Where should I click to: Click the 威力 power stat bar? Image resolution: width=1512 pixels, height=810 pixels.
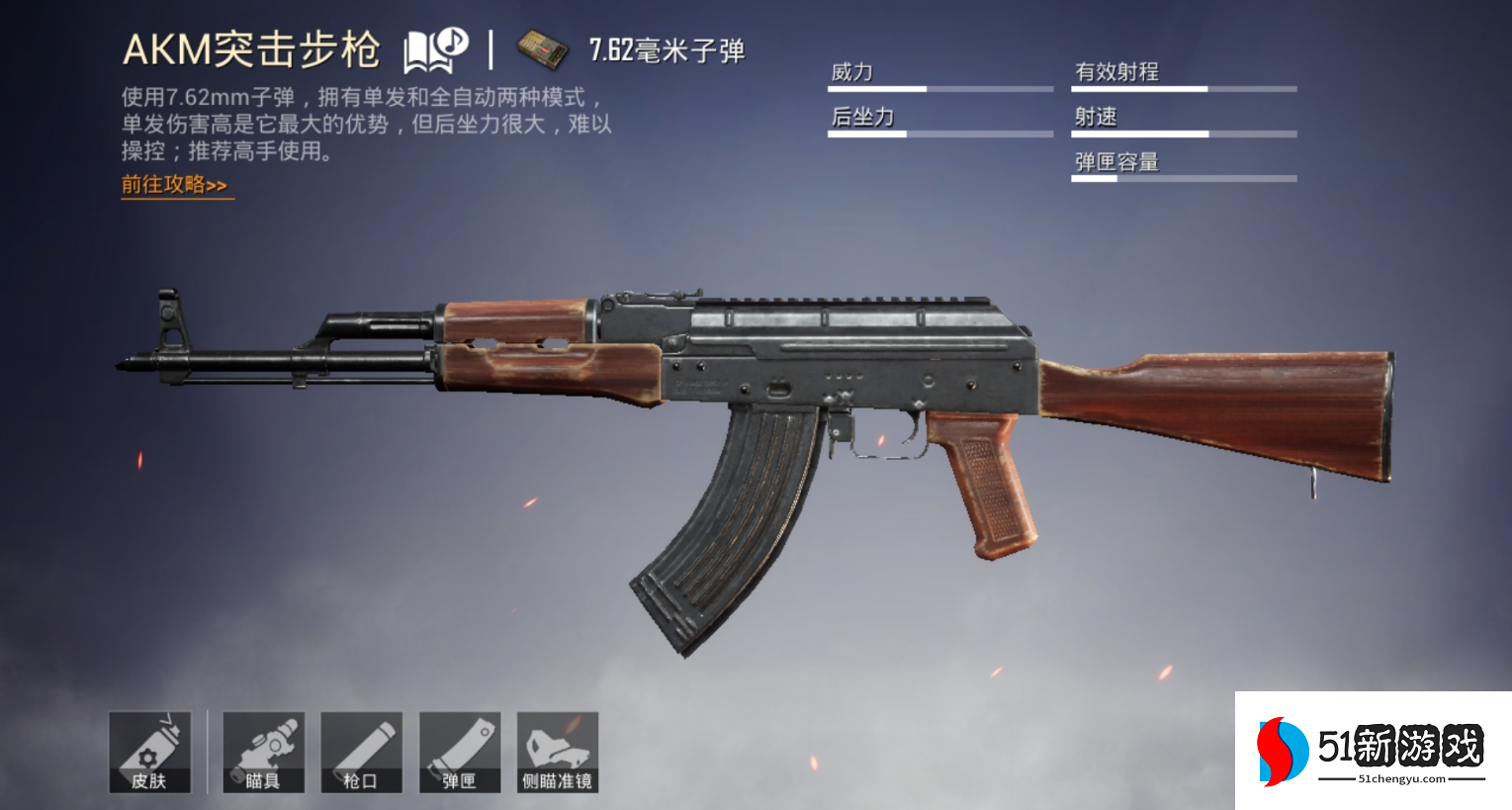click(939, 87)
